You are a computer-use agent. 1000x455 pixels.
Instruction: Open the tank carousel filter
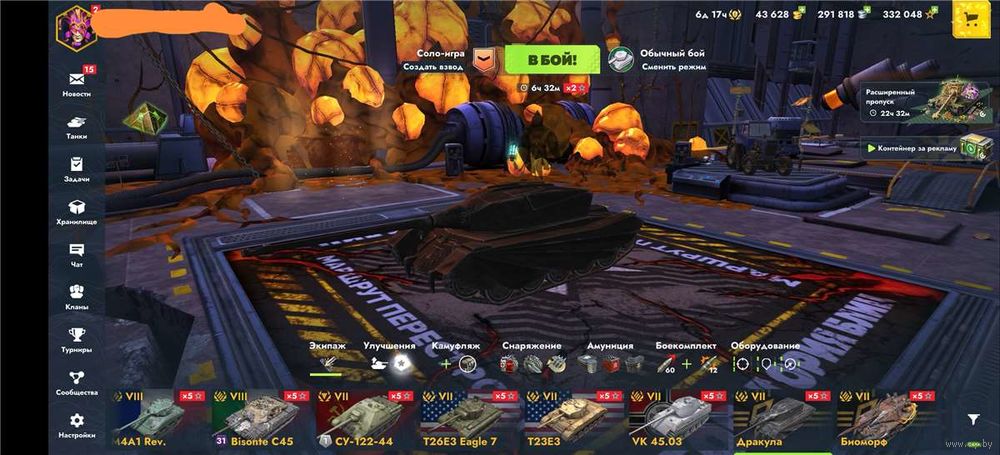[973, 420]
